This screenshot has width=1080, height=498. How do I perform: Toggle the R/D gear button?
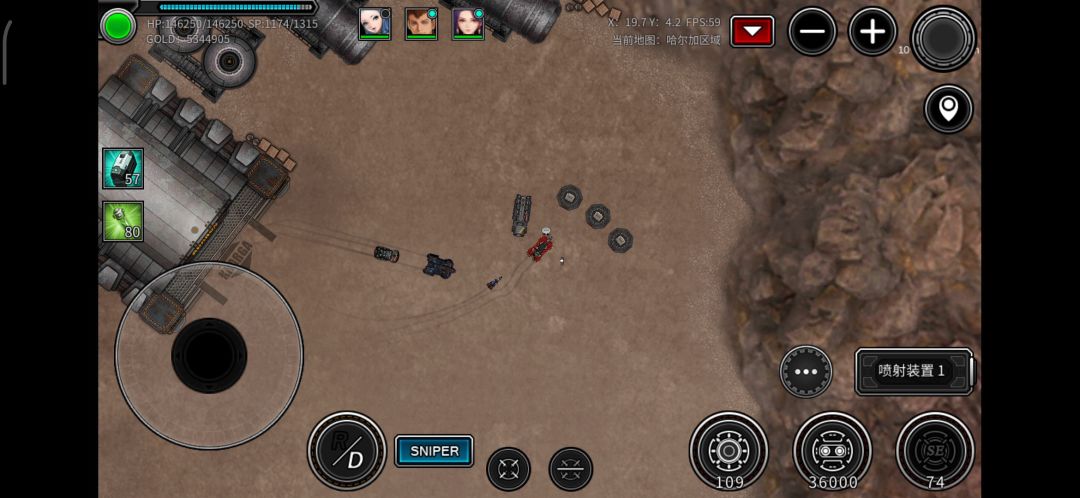point(347,451)
